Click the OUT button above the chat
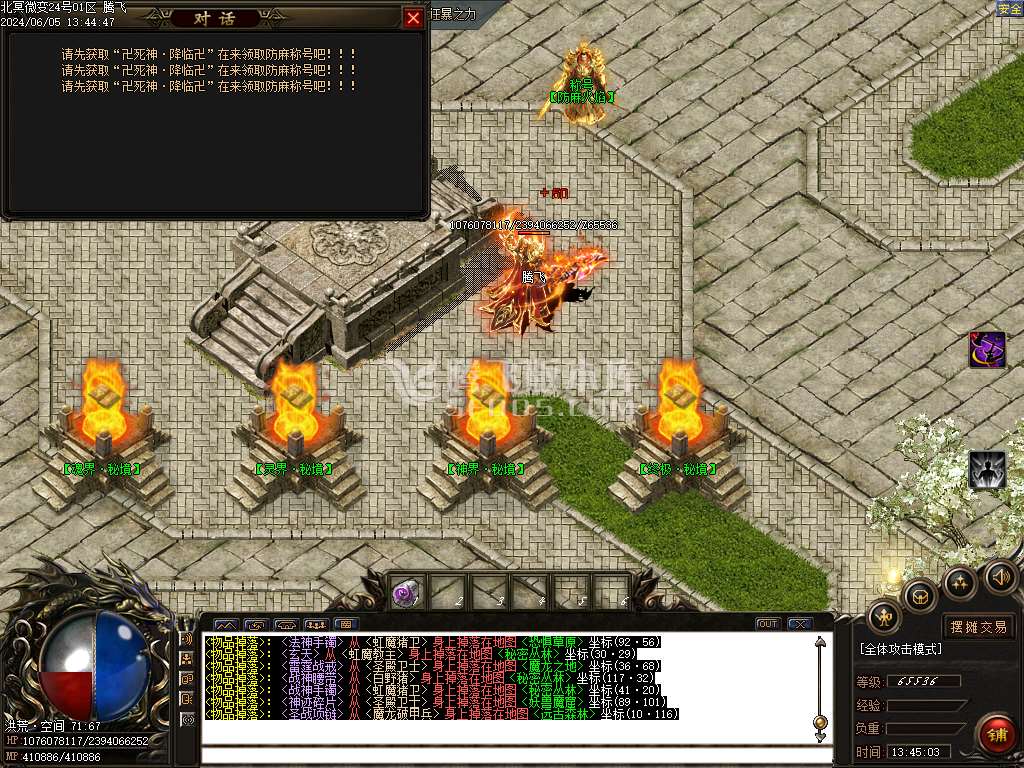Image resolution: width=1024 pixels, height=768 pixels. pyautogui.click(x=767, y=624)
